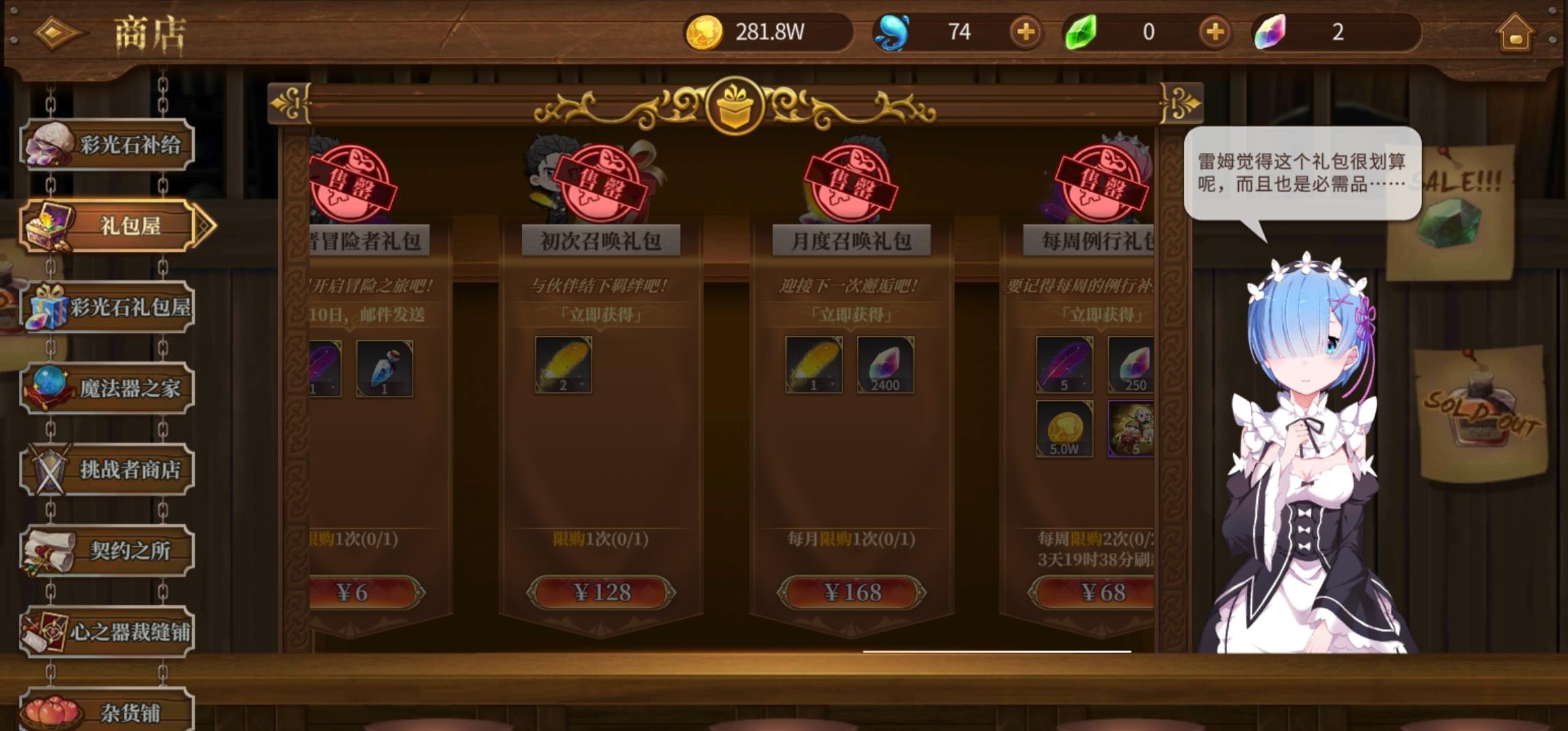Enter the 杂货铺 grocery section
This screenshot has height=731, width=1568.
pyautogui.click(x=108, y=713)
